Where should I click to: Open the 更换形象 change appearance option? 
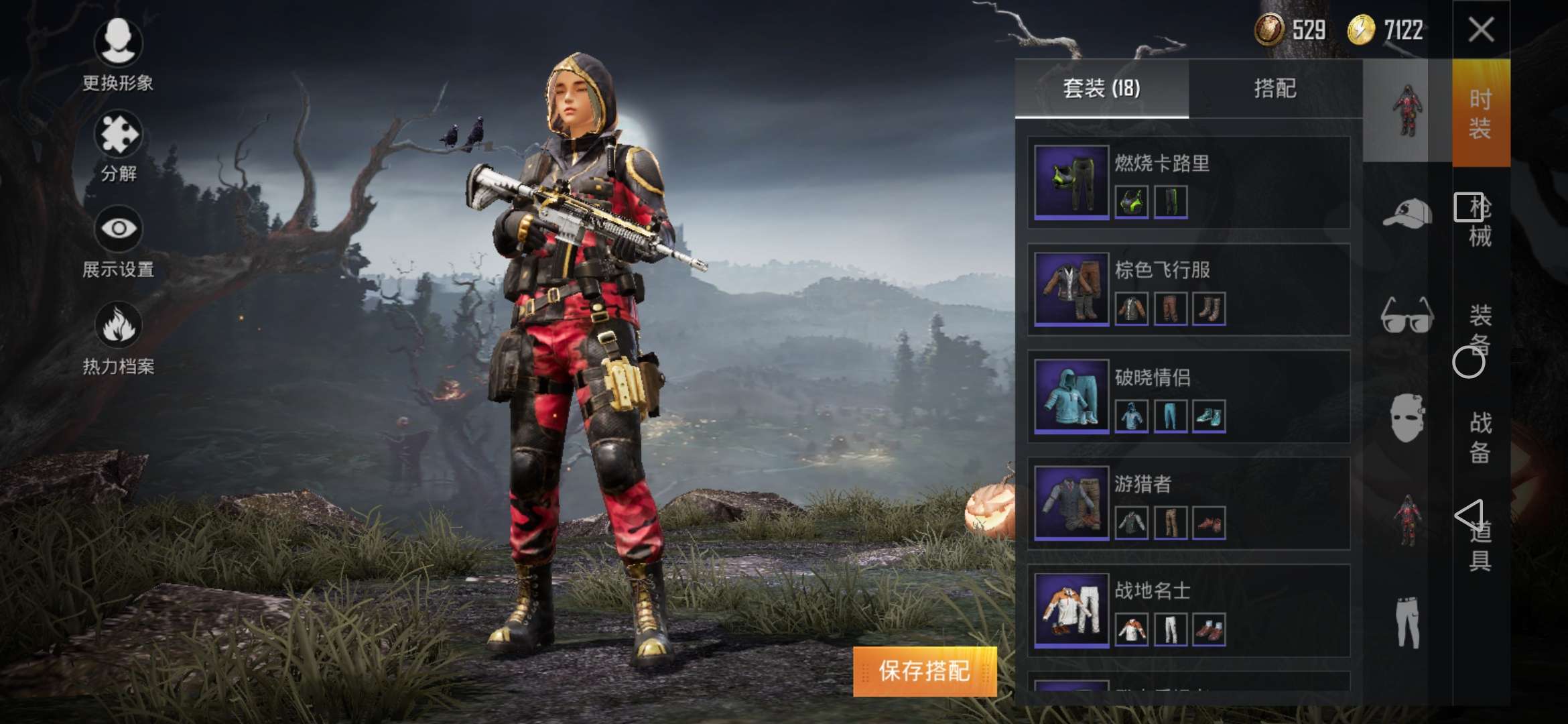pyautogui.click(x=118, y=54)
